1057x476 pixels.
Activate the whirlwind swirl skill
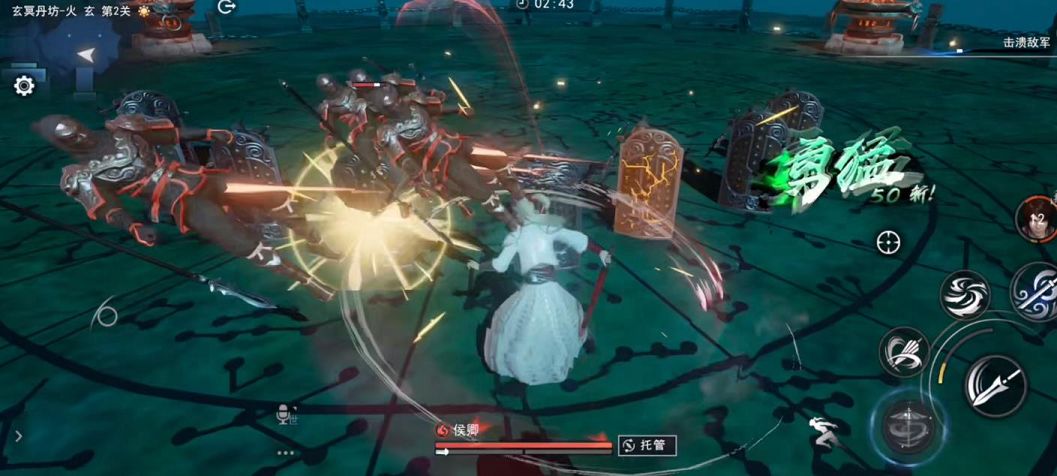click(964, 295)
